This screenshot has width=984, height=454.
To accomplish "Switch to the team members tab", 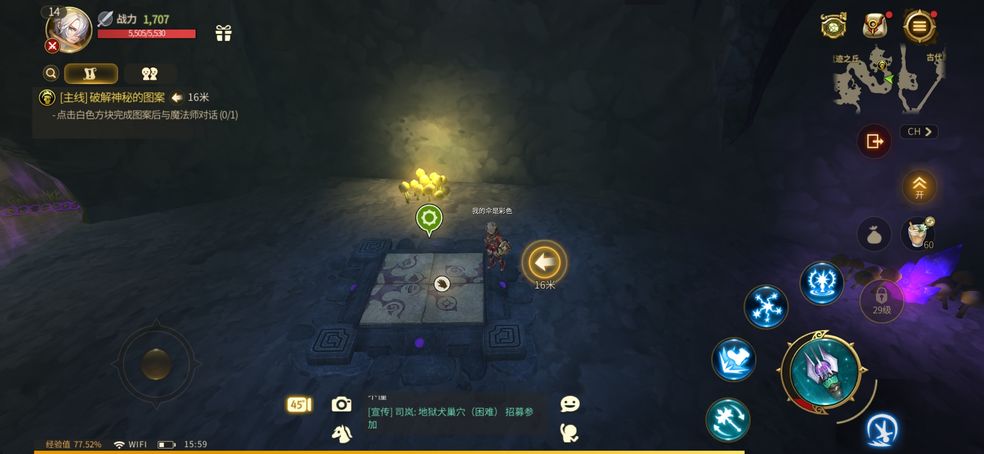I will pyautogui.click(x=150, y=73).
